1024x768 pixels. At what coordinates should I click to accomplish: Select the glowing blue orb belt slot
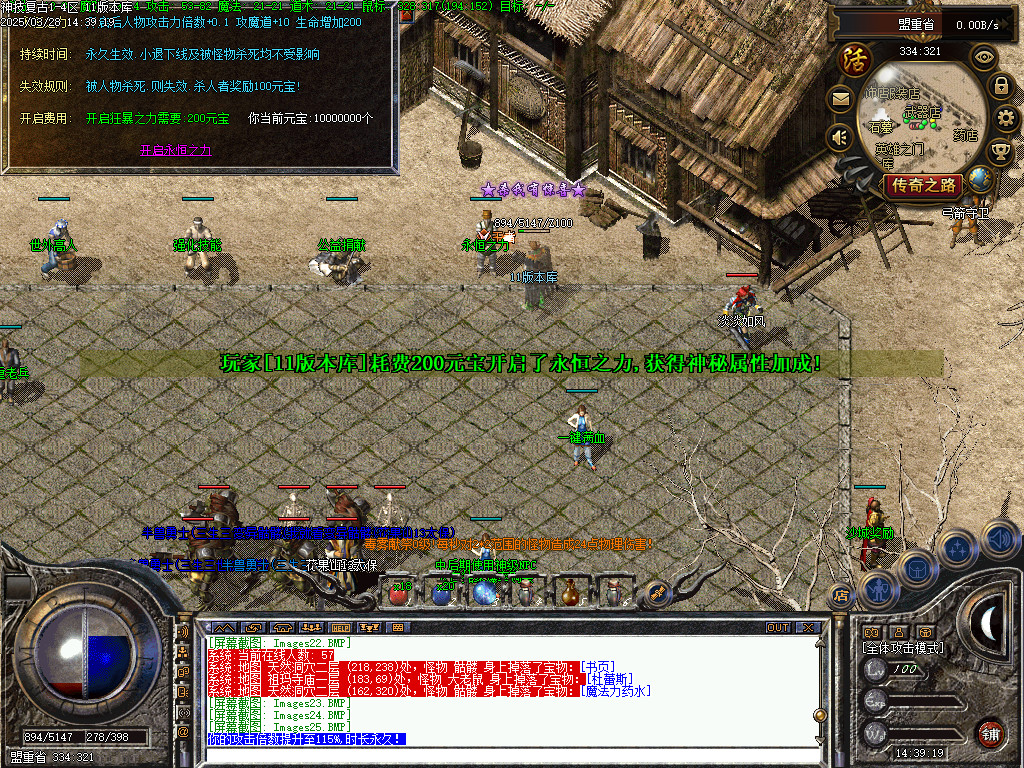point(485,594)
